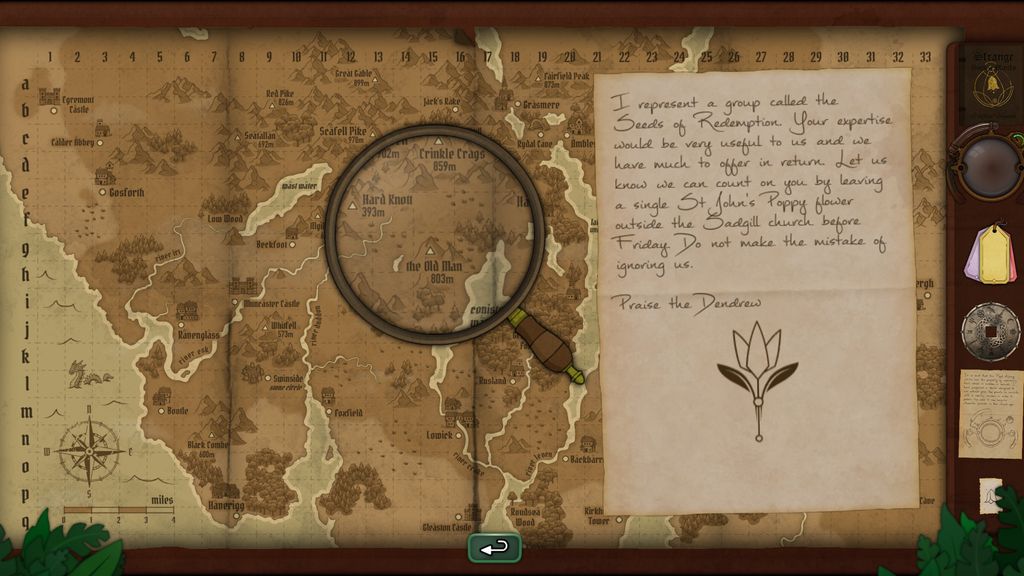1024x576 pixels.
Task: Pick up the coloured plant label tags
Action: tap(991, 254)
